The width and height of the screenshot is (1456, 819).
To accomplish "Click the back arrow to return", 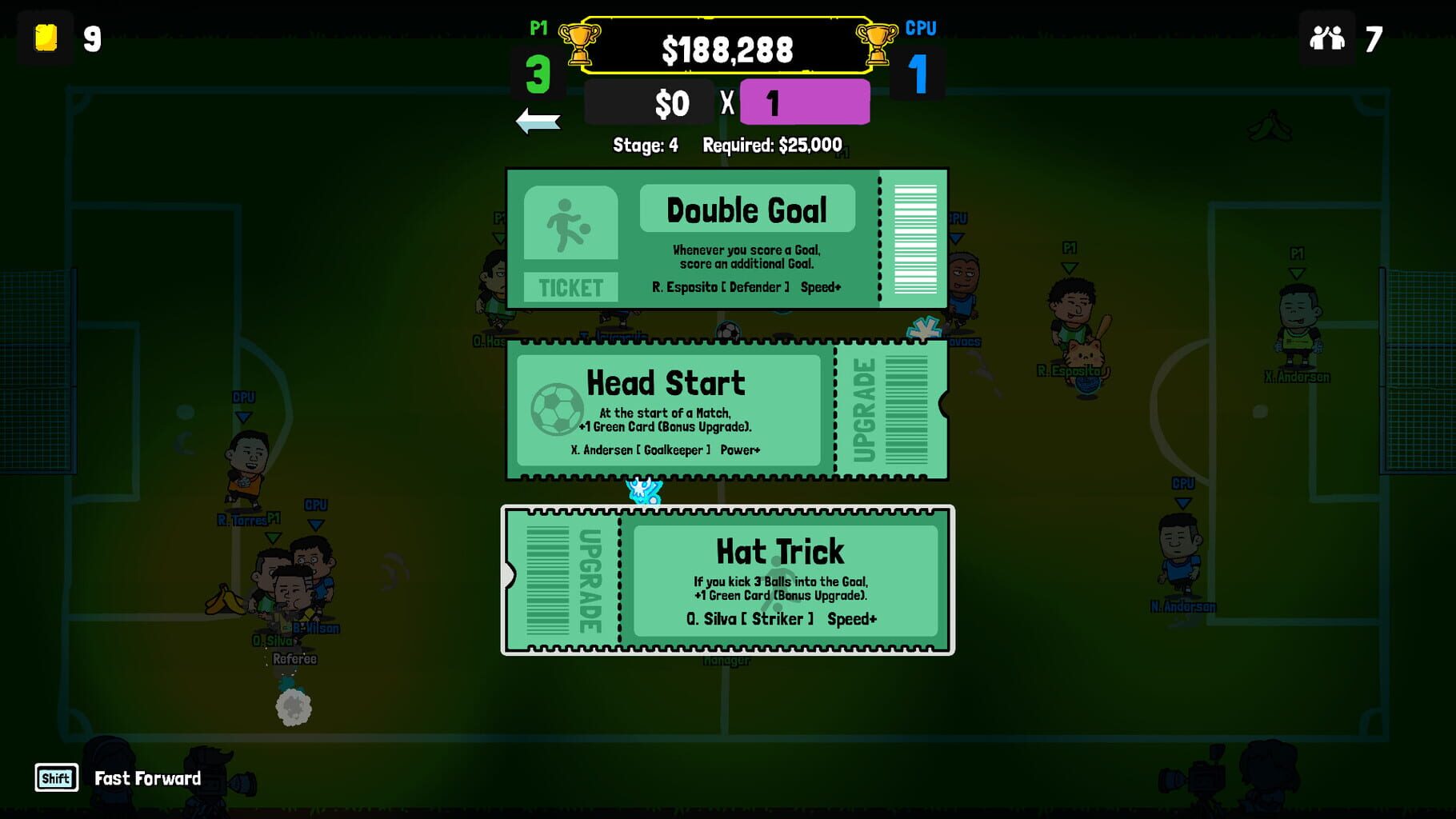I will [539, 122].
